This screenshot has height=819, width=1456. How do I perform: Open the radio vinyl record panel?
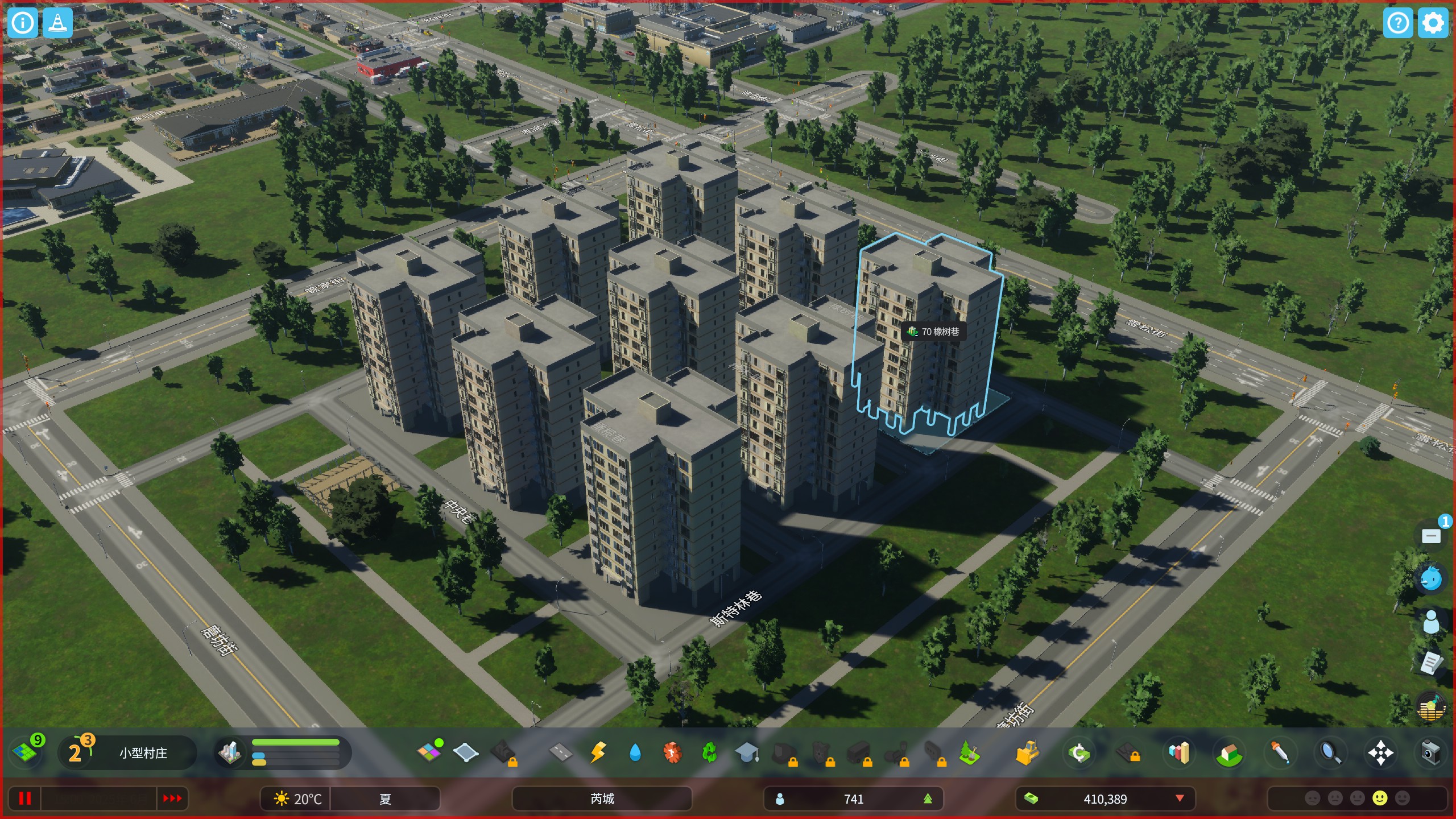(x=1430, y=708)
